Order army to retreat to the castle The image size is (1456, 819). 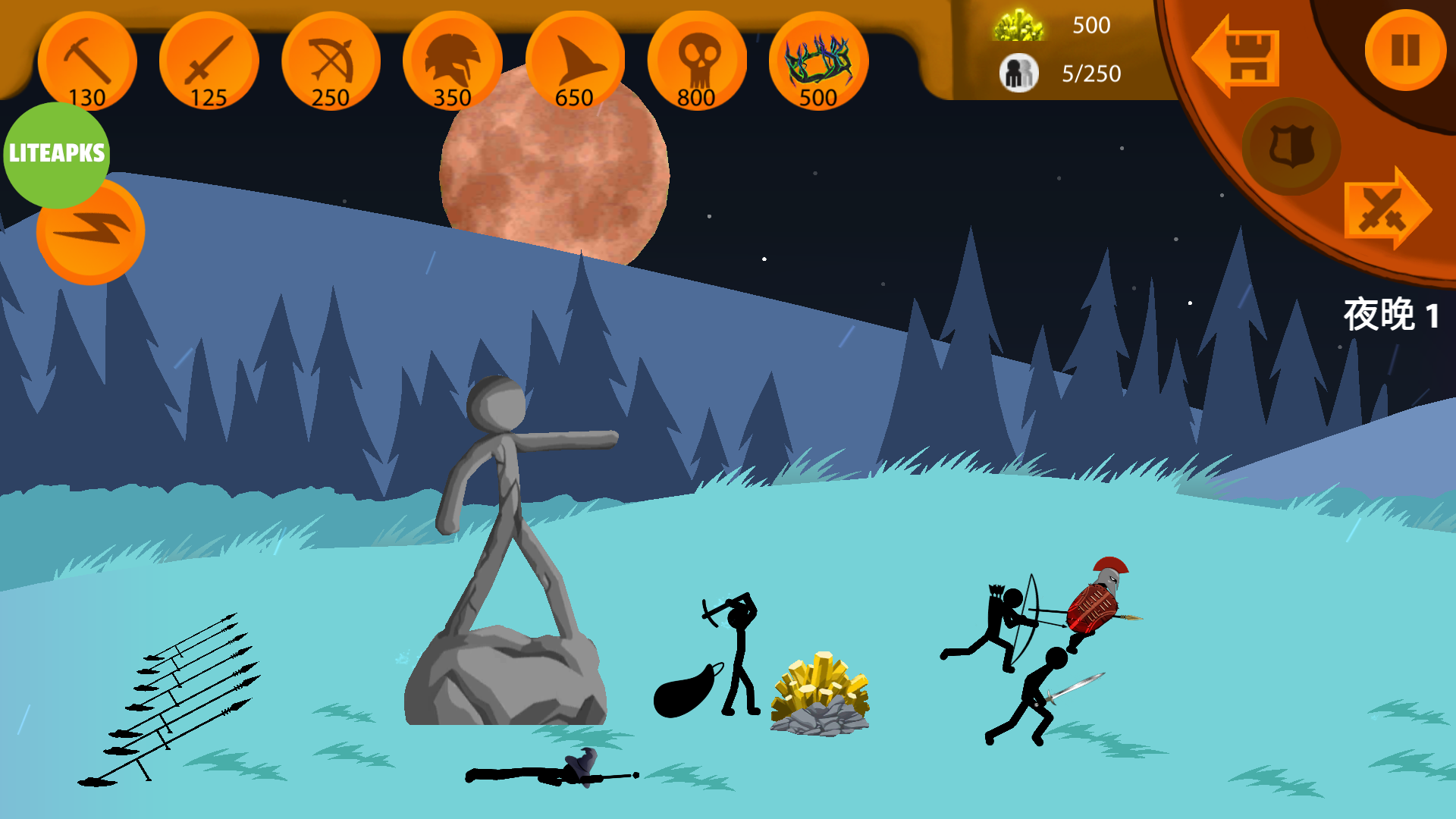(1238, 57)
